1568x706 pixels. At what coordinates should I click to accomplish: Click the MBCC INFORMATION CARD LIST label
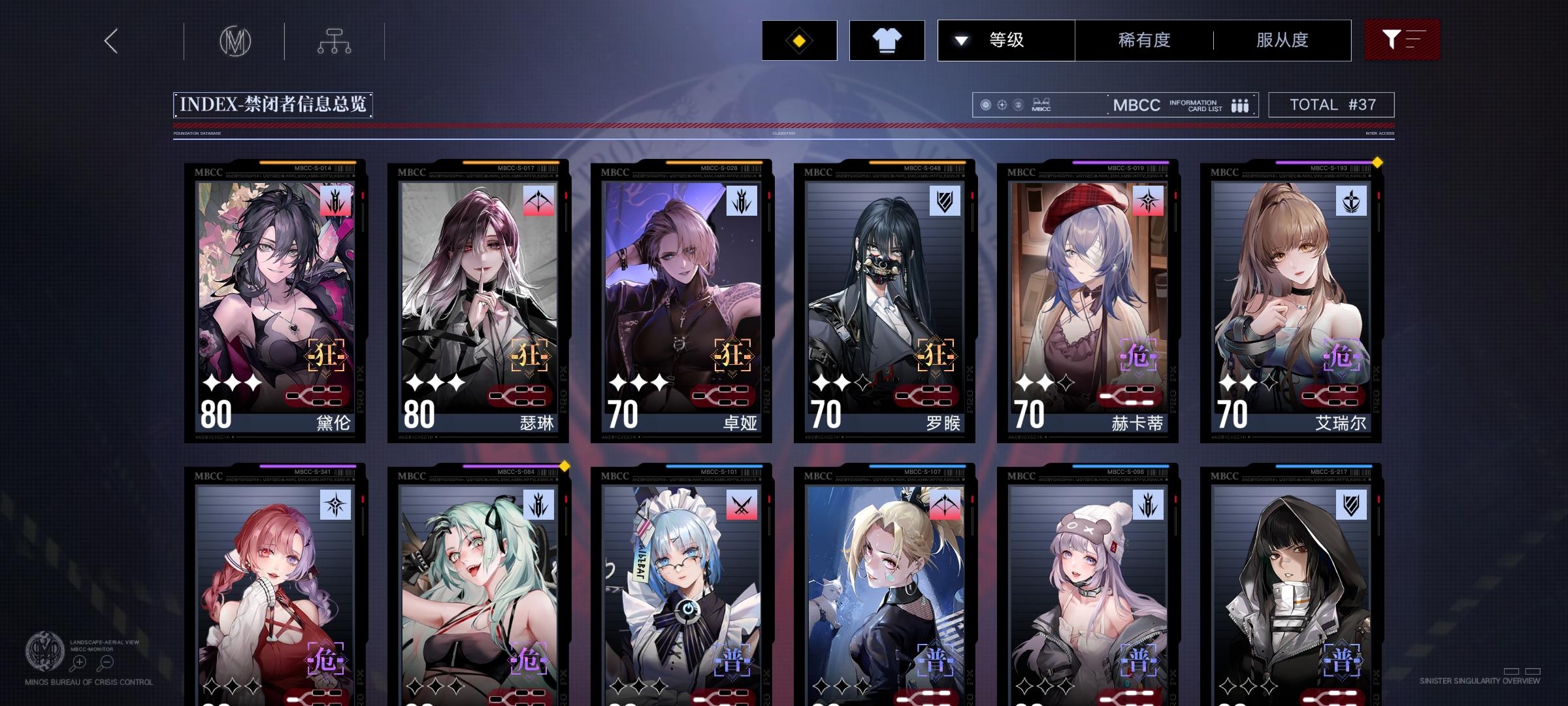[x=1176, y=105]
